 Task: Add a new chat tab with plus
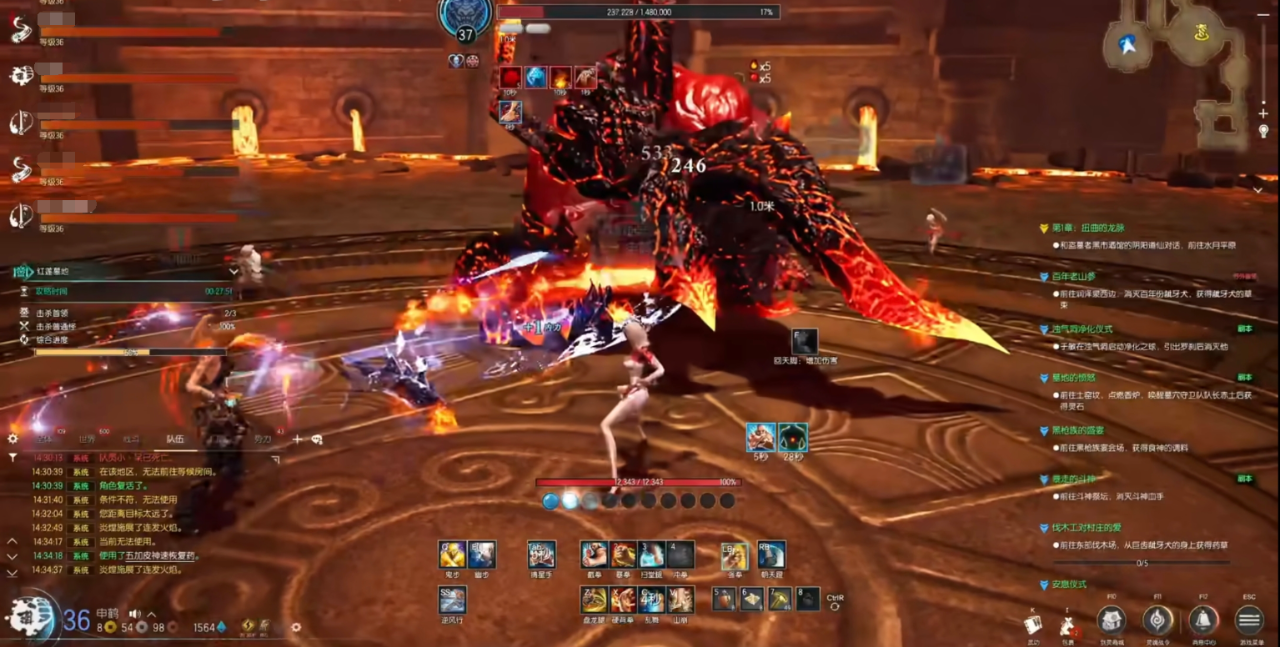(x=296, y=439)
